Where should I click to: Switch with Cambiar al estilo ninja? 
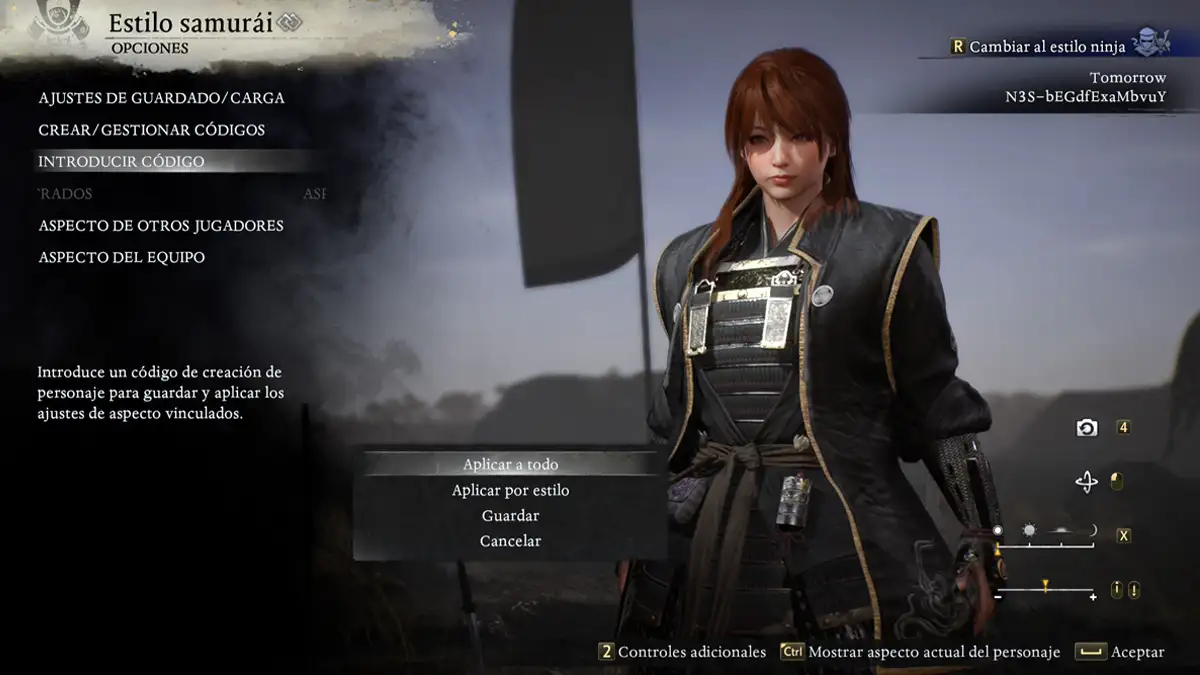1047,47
